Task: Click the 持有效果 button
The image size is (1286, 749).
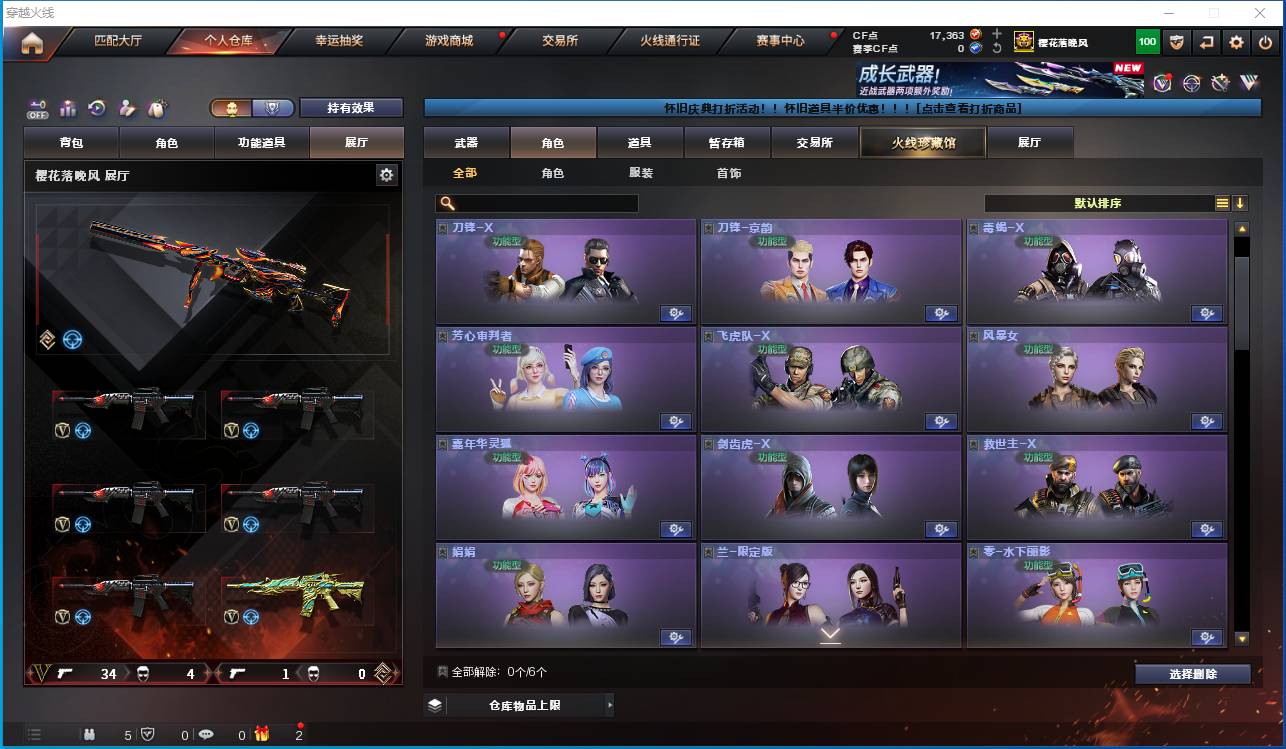Action: [353, 107]
